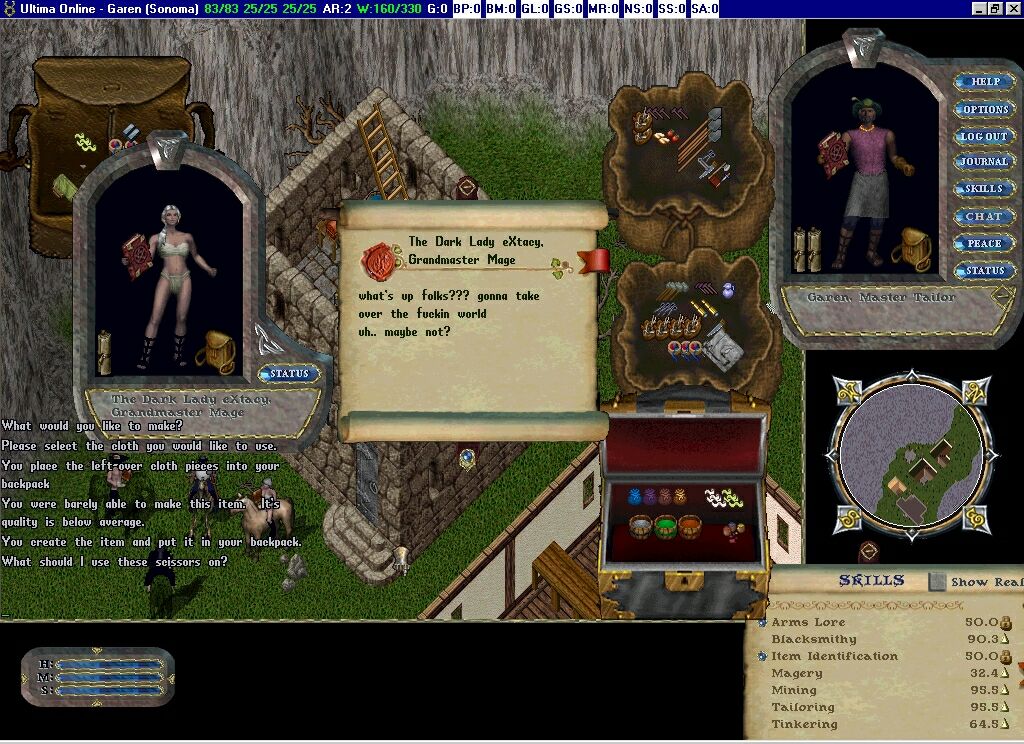Toggle the Peace/war mode button
Viewport: 1024px width, 744px height.
pos(984,243)
